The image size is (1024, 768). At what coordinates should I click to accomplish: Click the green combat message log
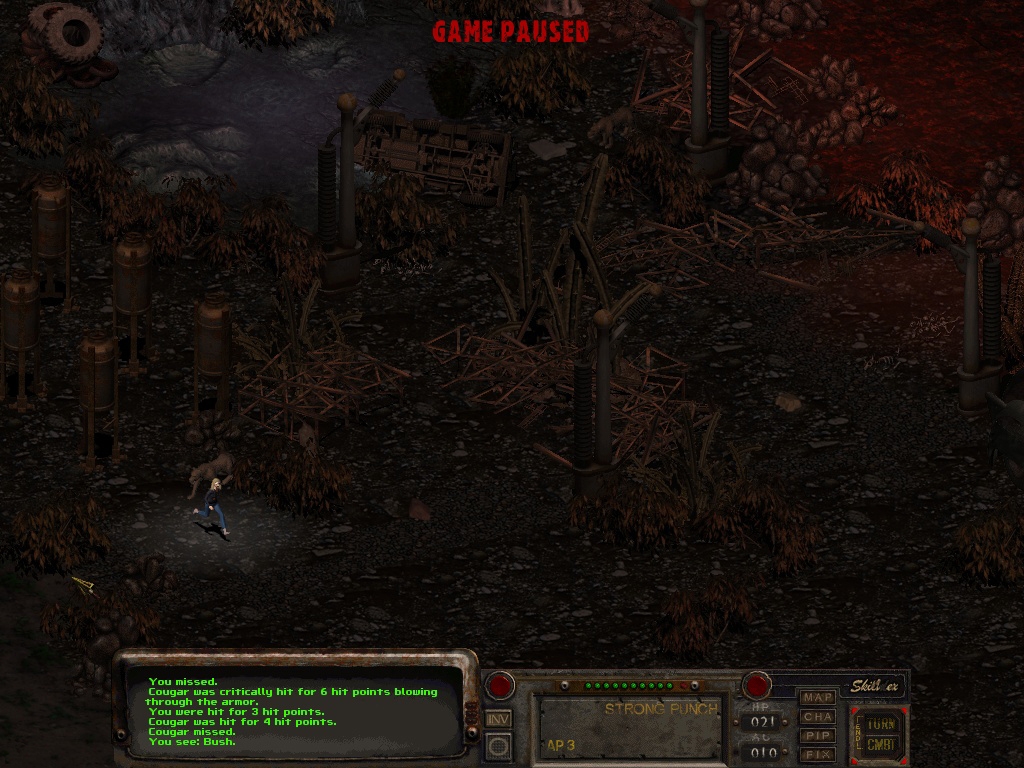[295, 711]
